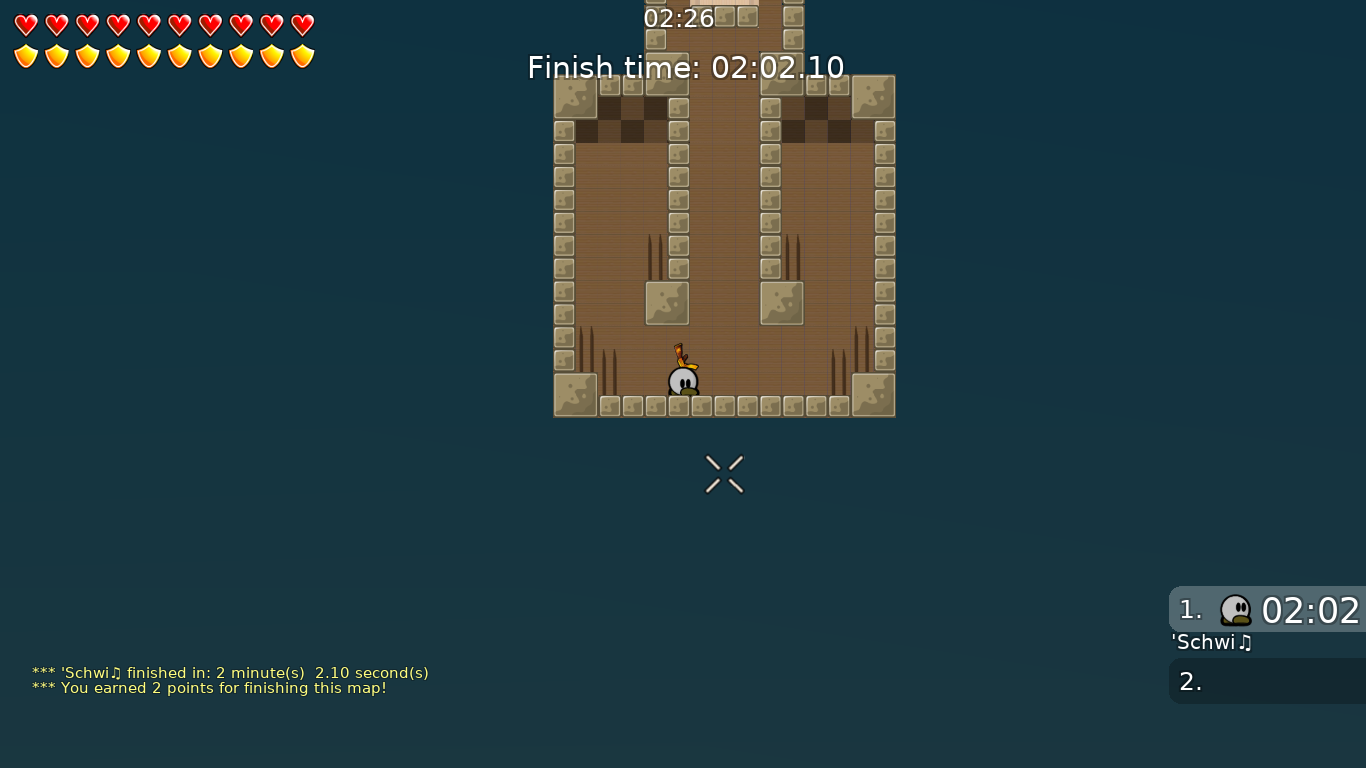Viewport: 1366px width, 768px height.
Task: Click the 'Schwi finished message in chat
Action: click(x=230, y=673)
